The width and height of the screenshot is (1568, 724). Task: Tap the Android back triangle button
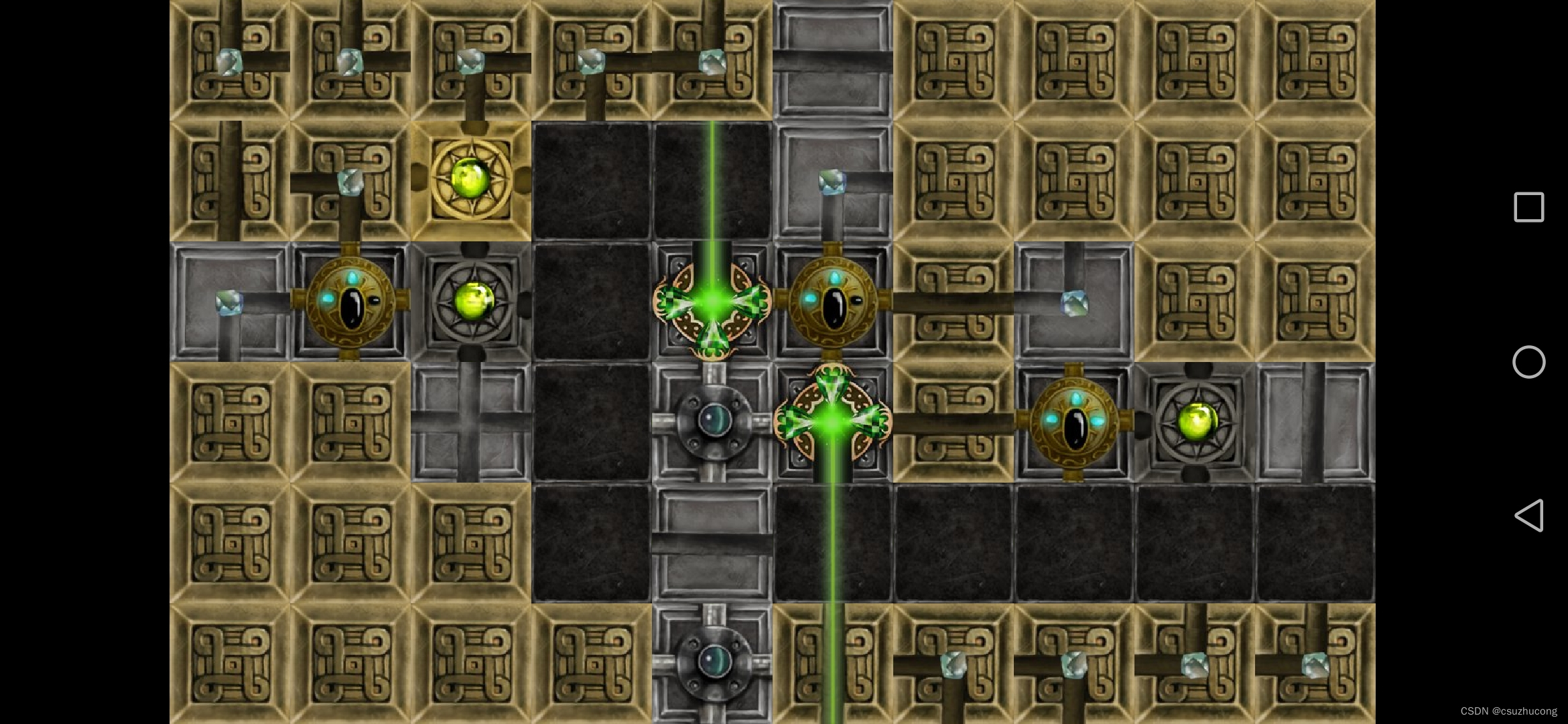click(1529, 516)
